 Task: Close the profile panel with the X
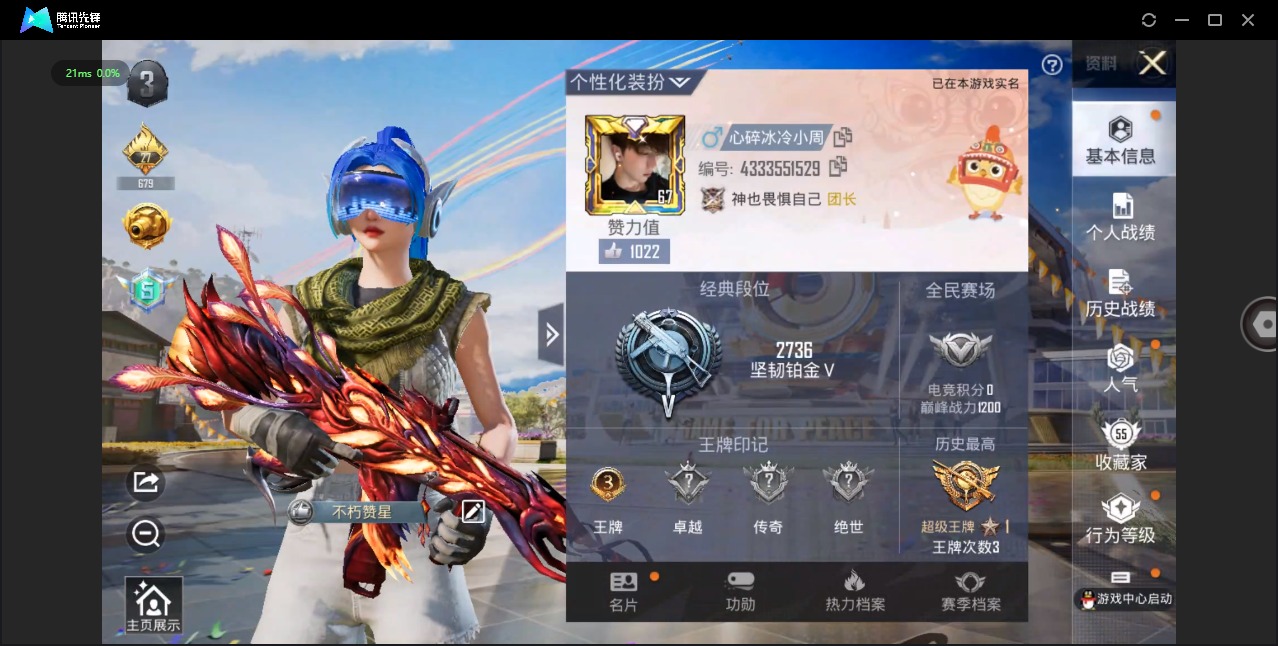point(1152,64)
